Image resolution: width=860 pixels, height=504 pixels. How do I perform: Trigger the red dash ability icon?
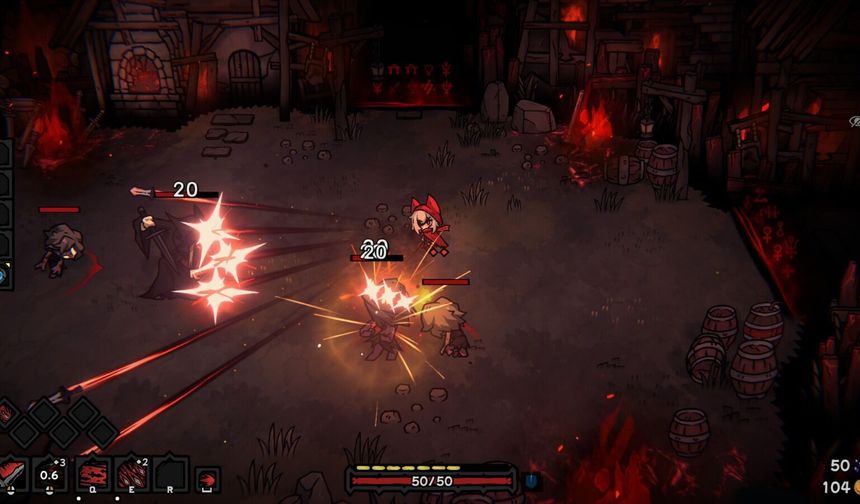coord(207,479)
